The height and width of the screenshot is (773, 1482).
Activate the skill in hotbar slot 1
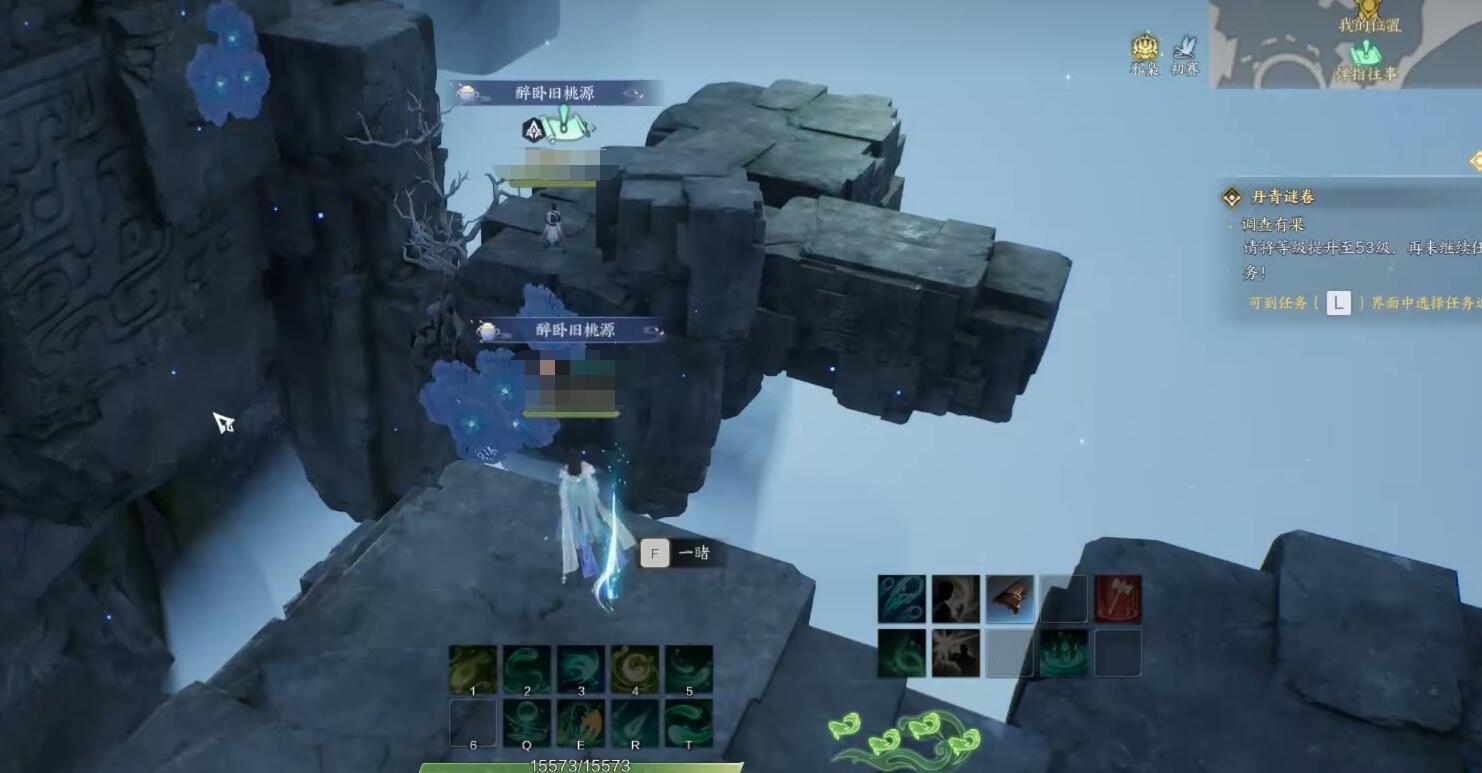click(x=473, y=669)
